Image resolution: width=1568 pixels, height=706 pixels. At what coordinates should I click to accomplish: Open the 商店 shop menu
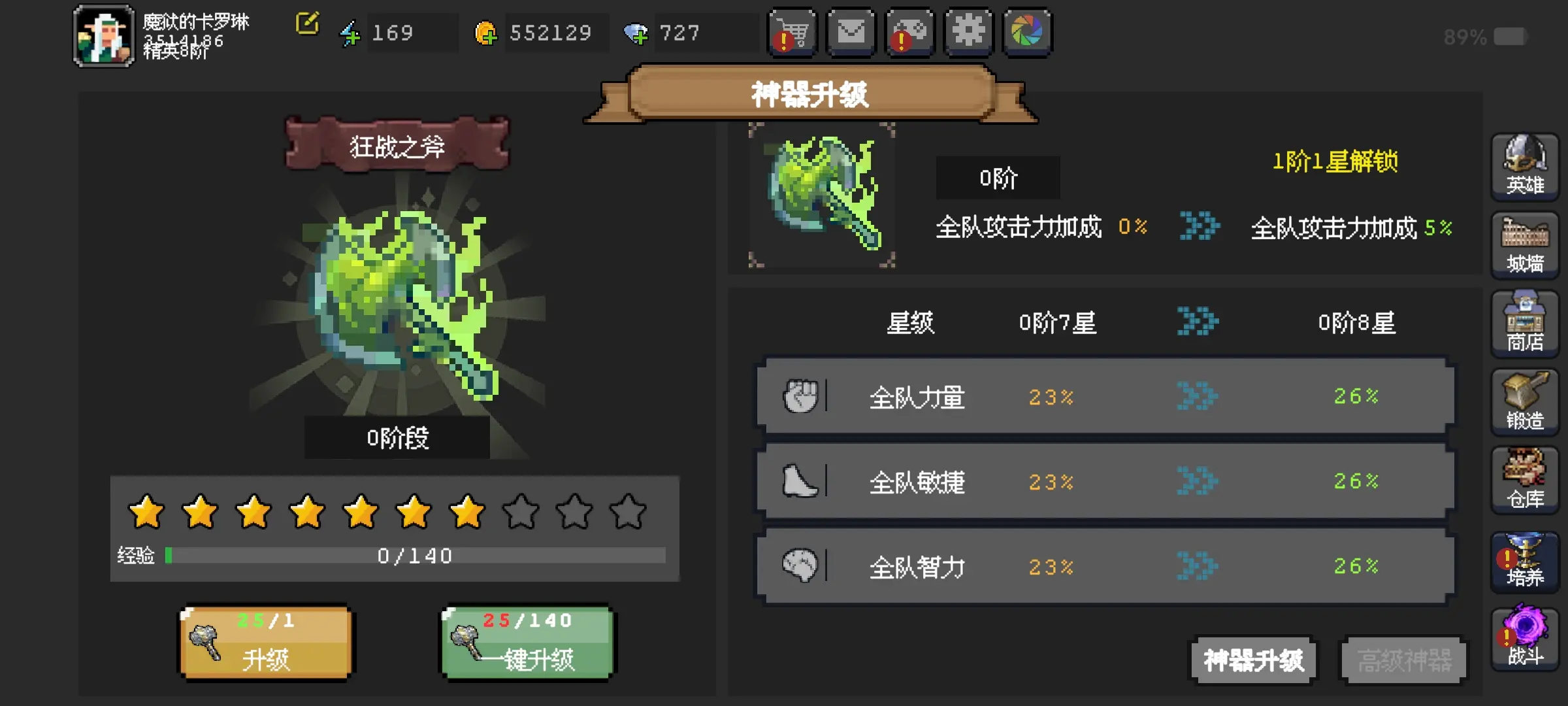(x=1525, y=324)
